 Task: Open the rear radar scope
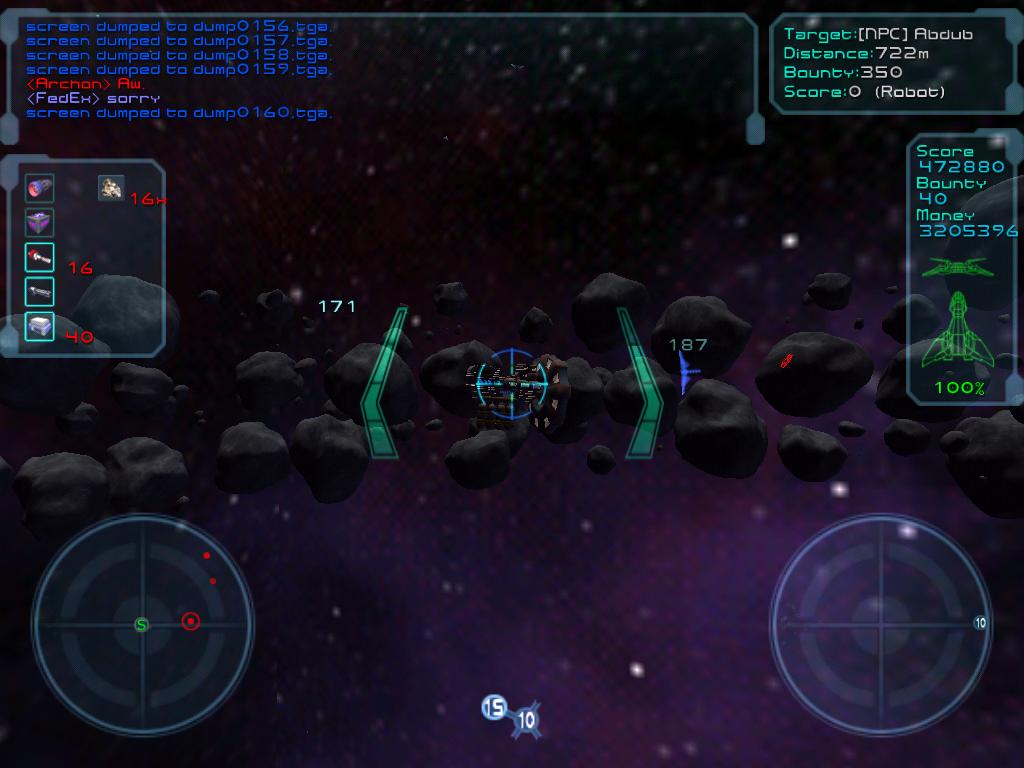(880, 622)
